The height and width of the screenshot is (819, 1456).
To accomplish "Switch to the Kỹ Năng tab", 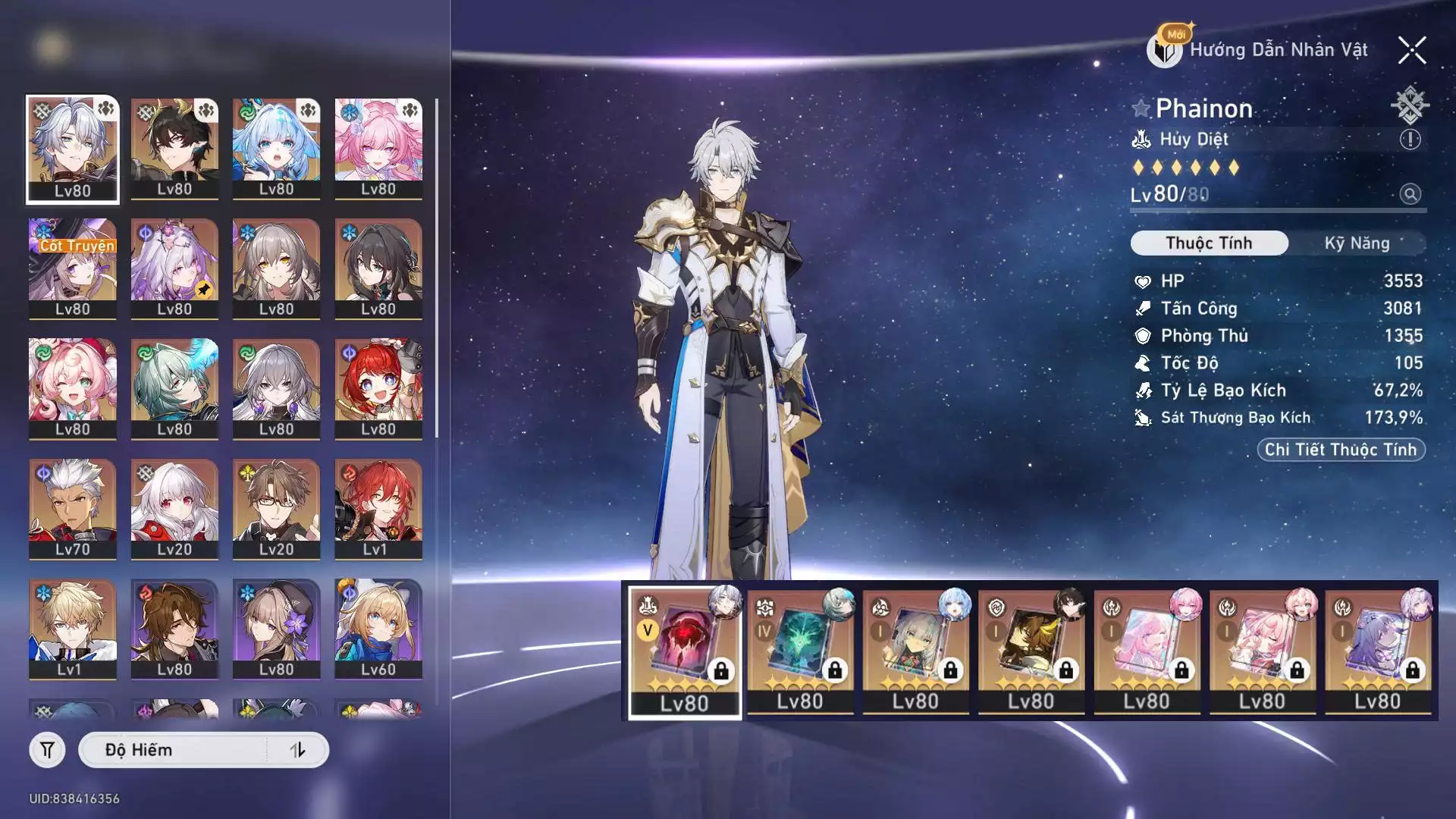I will click(1357, 243).
